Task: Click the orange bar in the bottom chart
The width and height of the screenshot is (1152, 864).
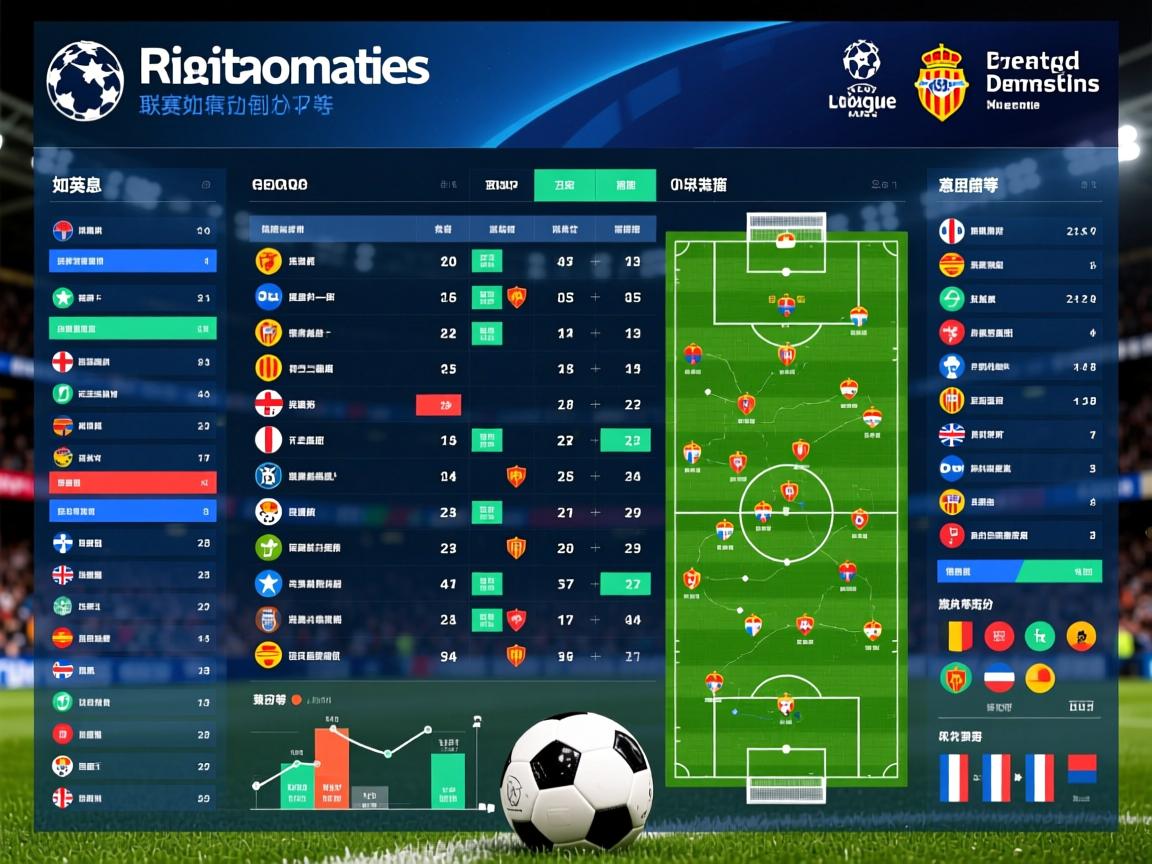Action: point(332,767)
